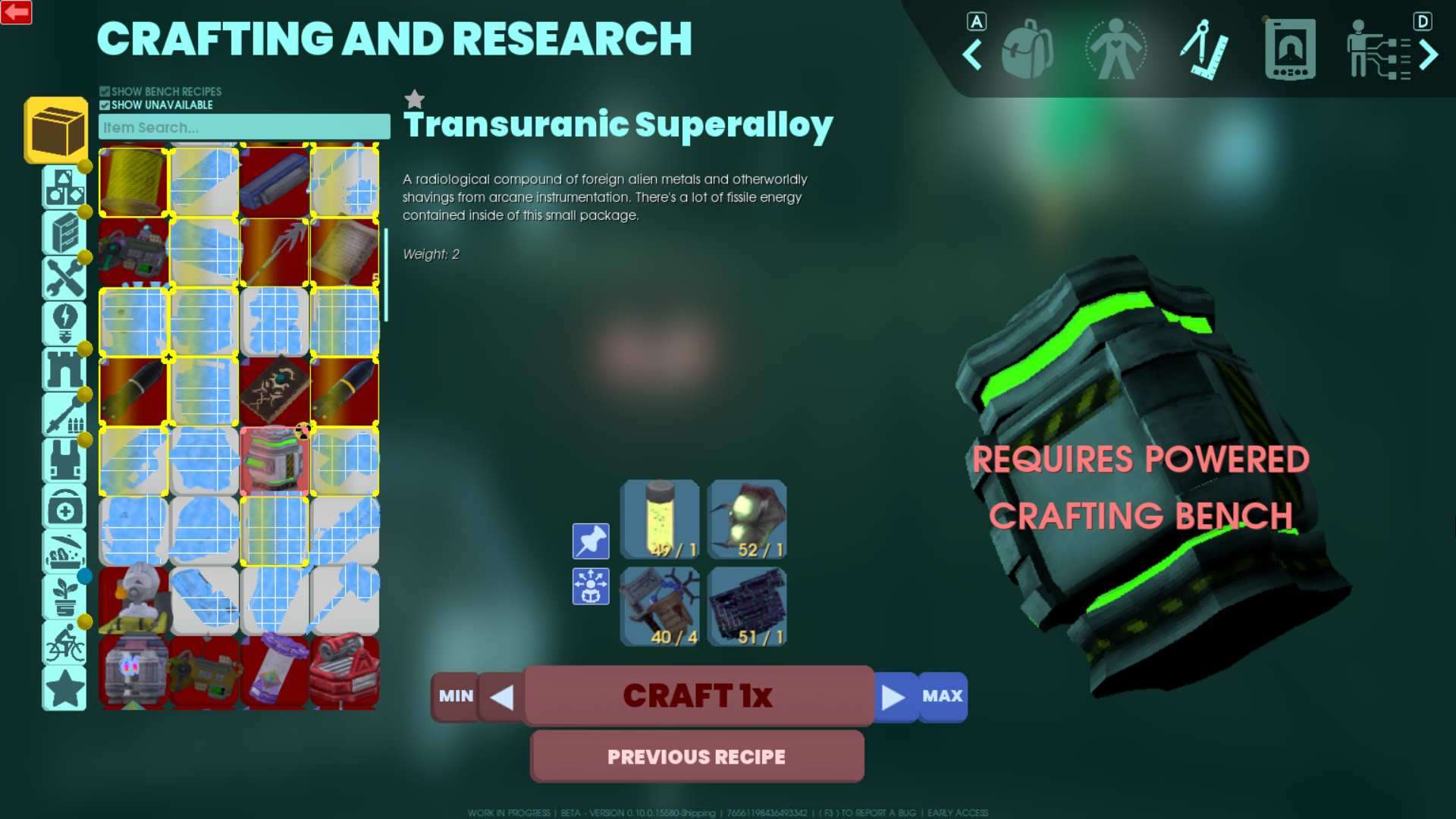Click the yellow vial ingredient slot

coord(660,519)
